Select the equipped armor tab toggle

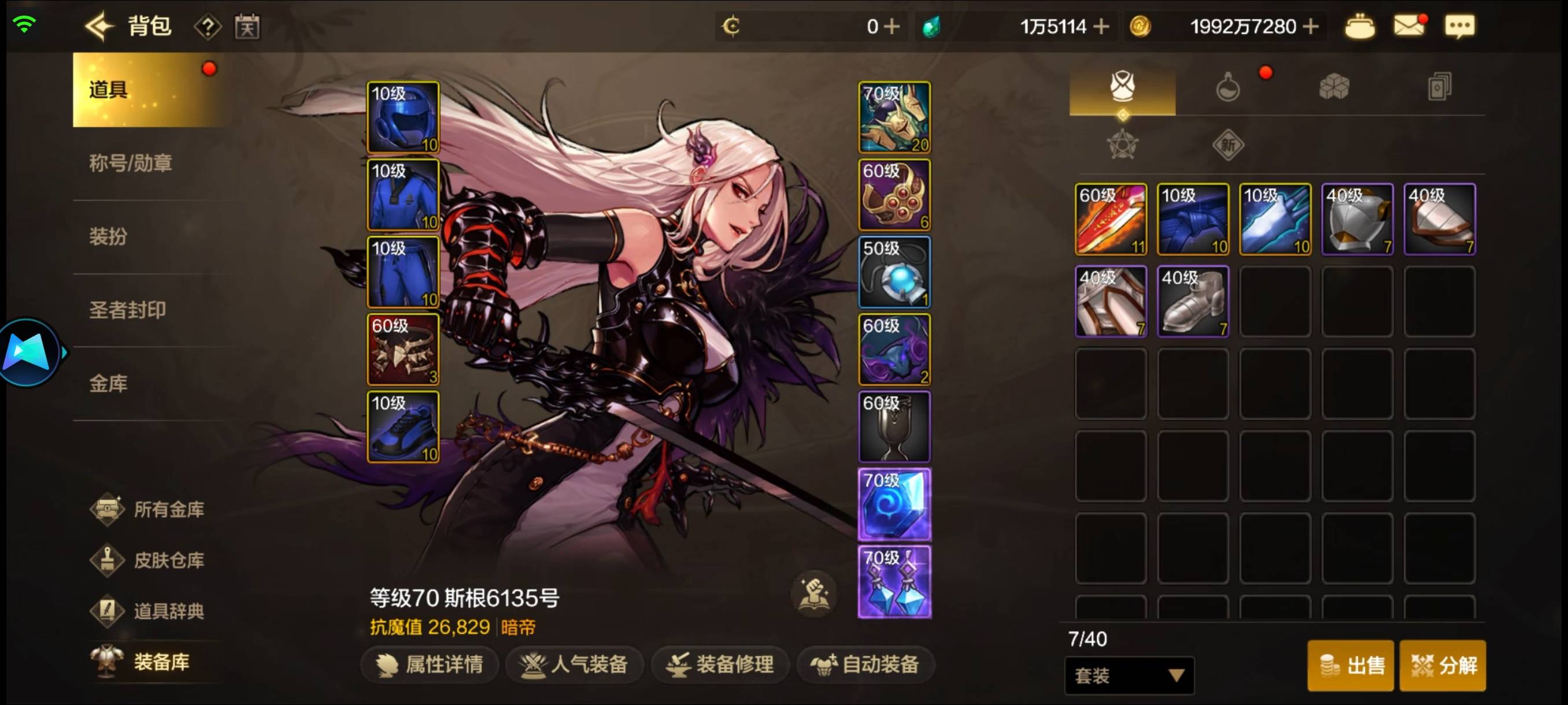point(1123,87)
